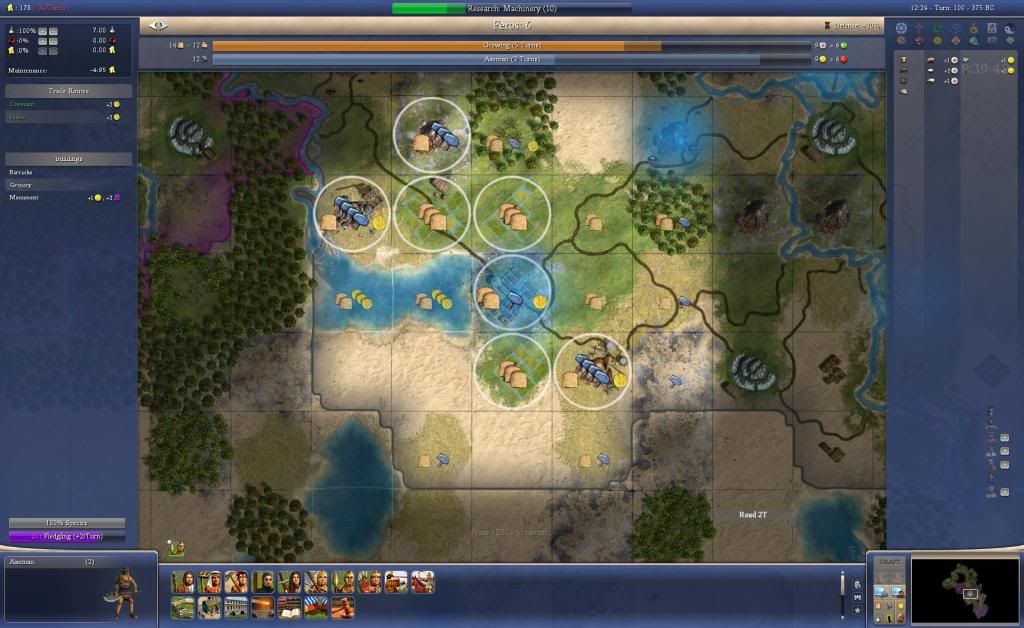The image size is (1024, 628).
Task: Select the Granary entry in buildings list
Action: (x=21, y=185)
